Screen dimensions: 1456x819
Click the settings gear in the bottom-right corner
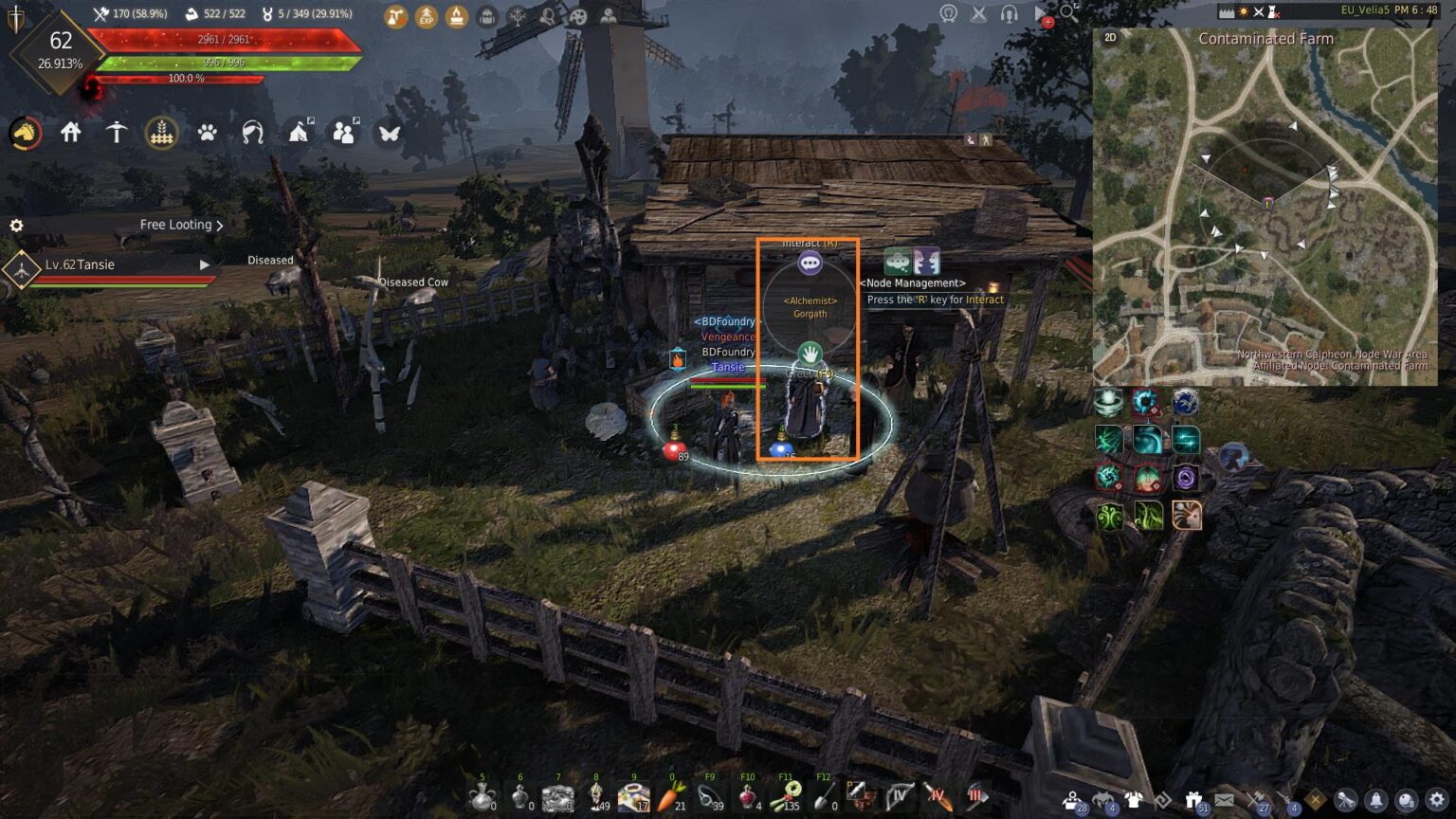point(1438,800)
